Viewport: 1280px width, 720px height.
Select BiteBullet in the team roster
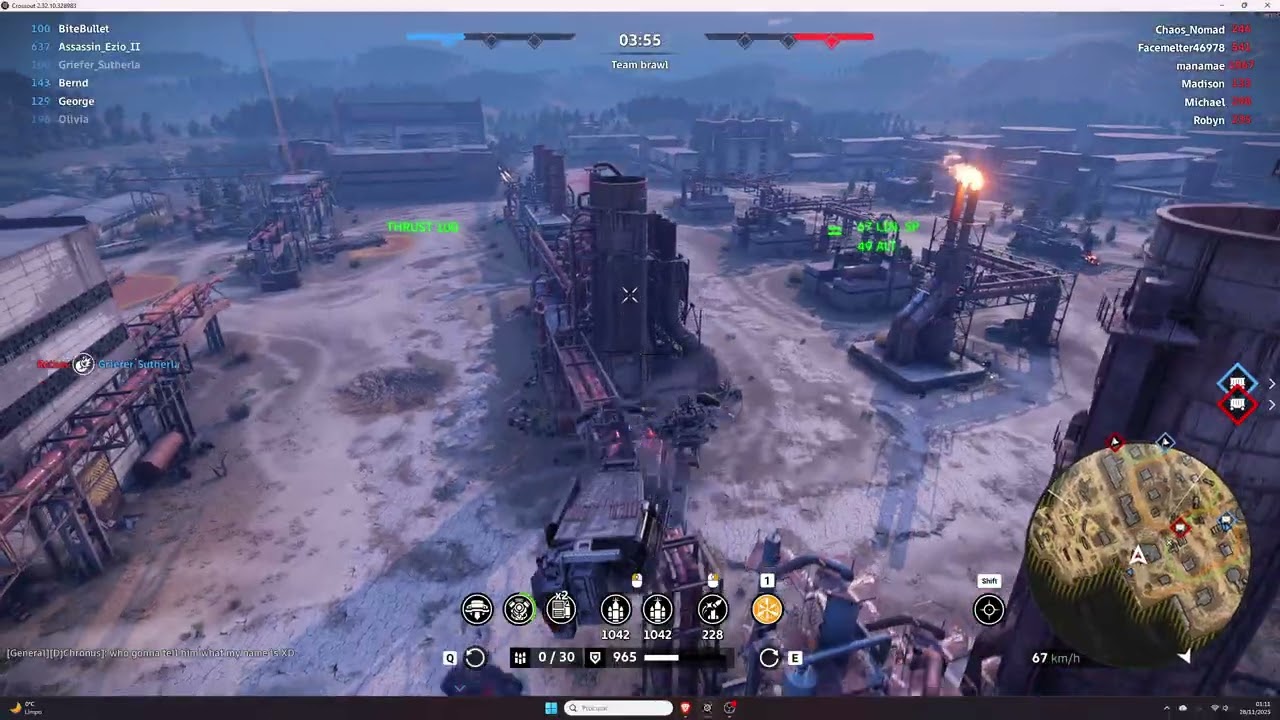(x=83, y=29)
